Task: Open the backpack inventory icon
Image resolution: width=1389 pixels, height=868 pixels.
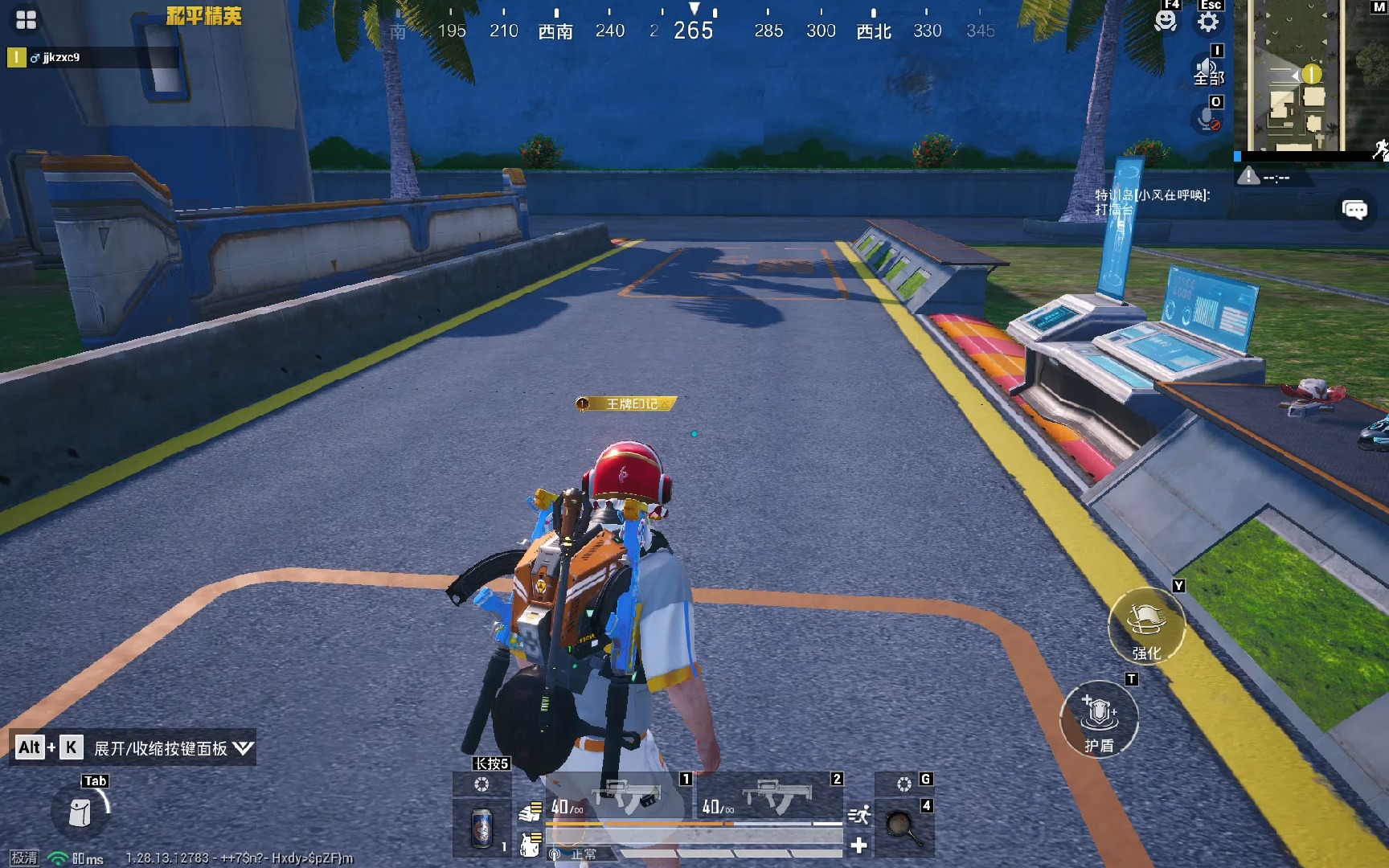Action: pos(80,813)
